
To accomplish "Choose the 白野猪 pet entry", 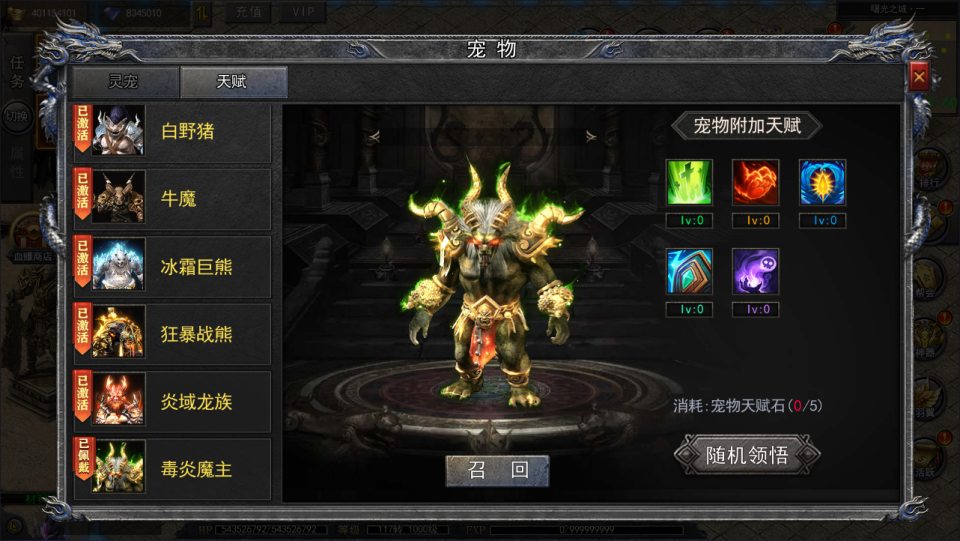I will (x=172, y=131).
